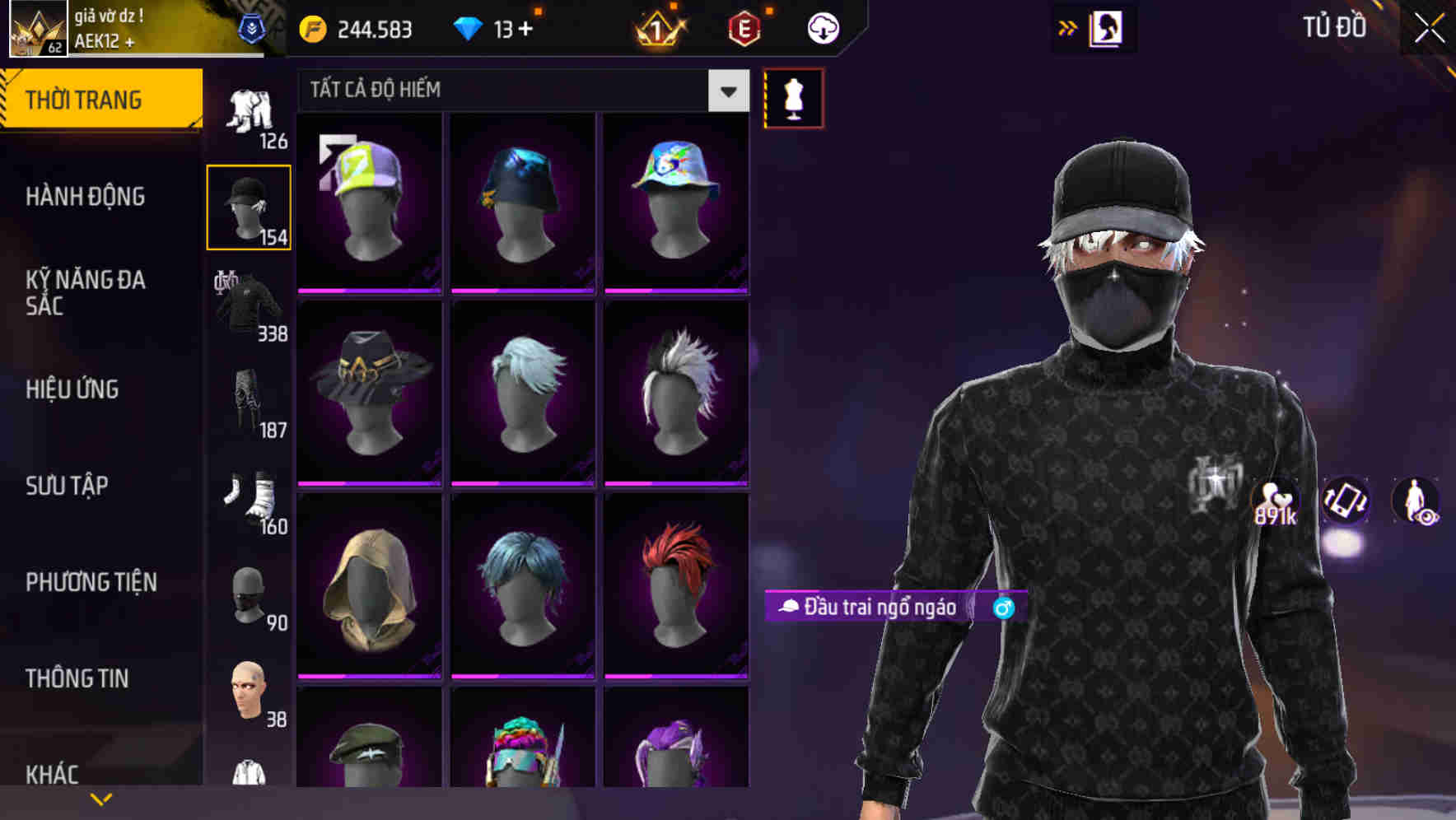Open the diamond top-up with plus sign
The image size is (1456, 820).
click(501, 27)
